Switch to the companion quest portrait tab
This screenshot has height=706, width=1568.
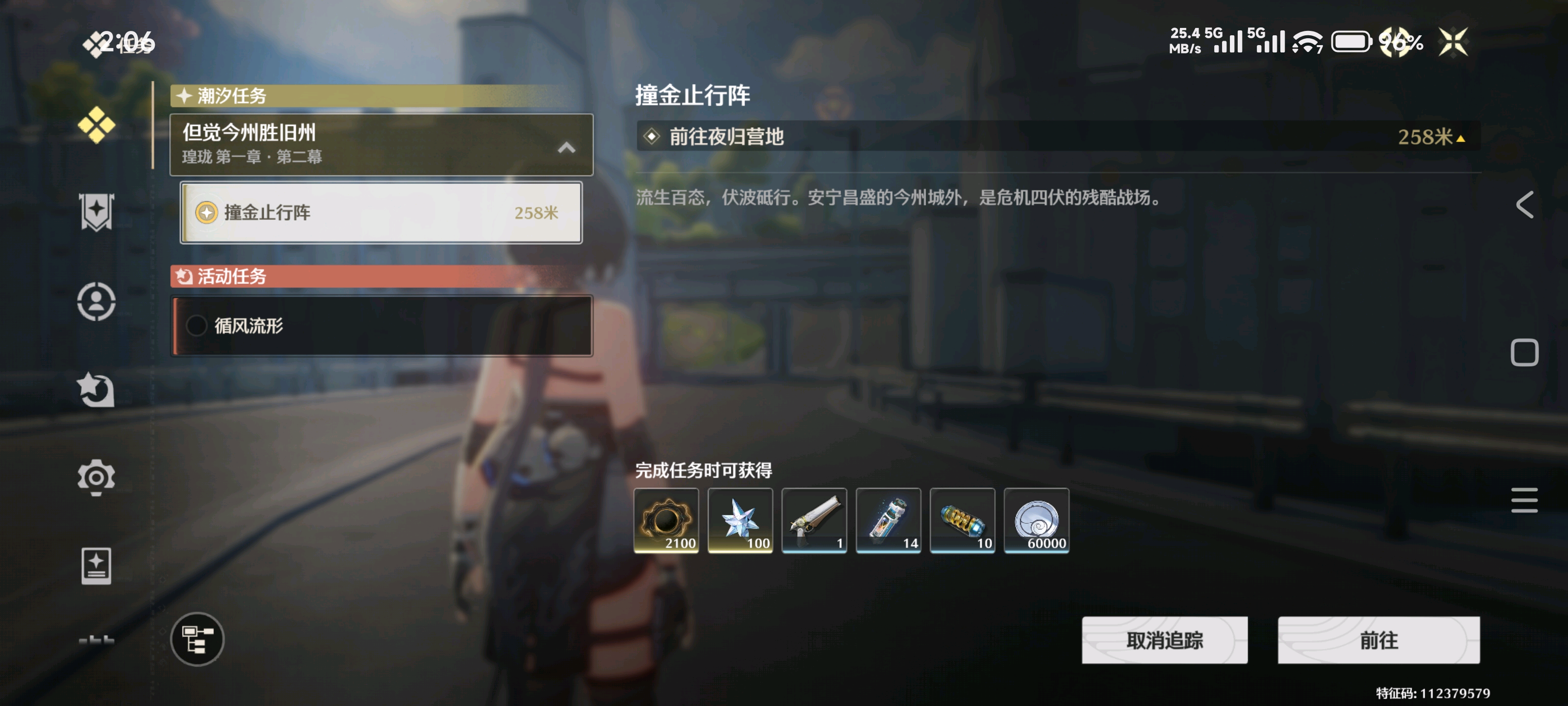point(96,302)
